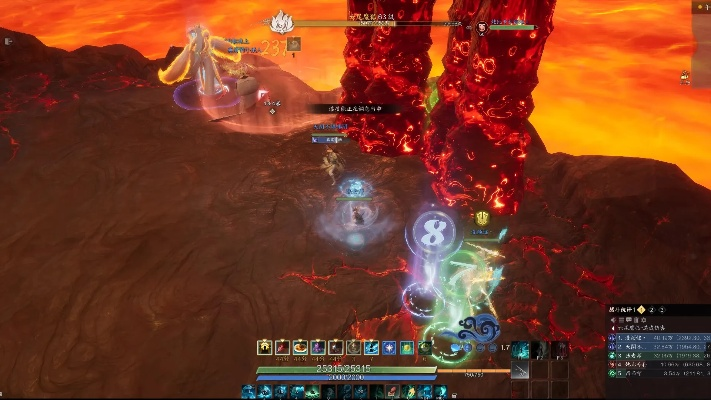Activate the golden helmet skill icon
The image size is (711, 400).
(x=264, y=347)
